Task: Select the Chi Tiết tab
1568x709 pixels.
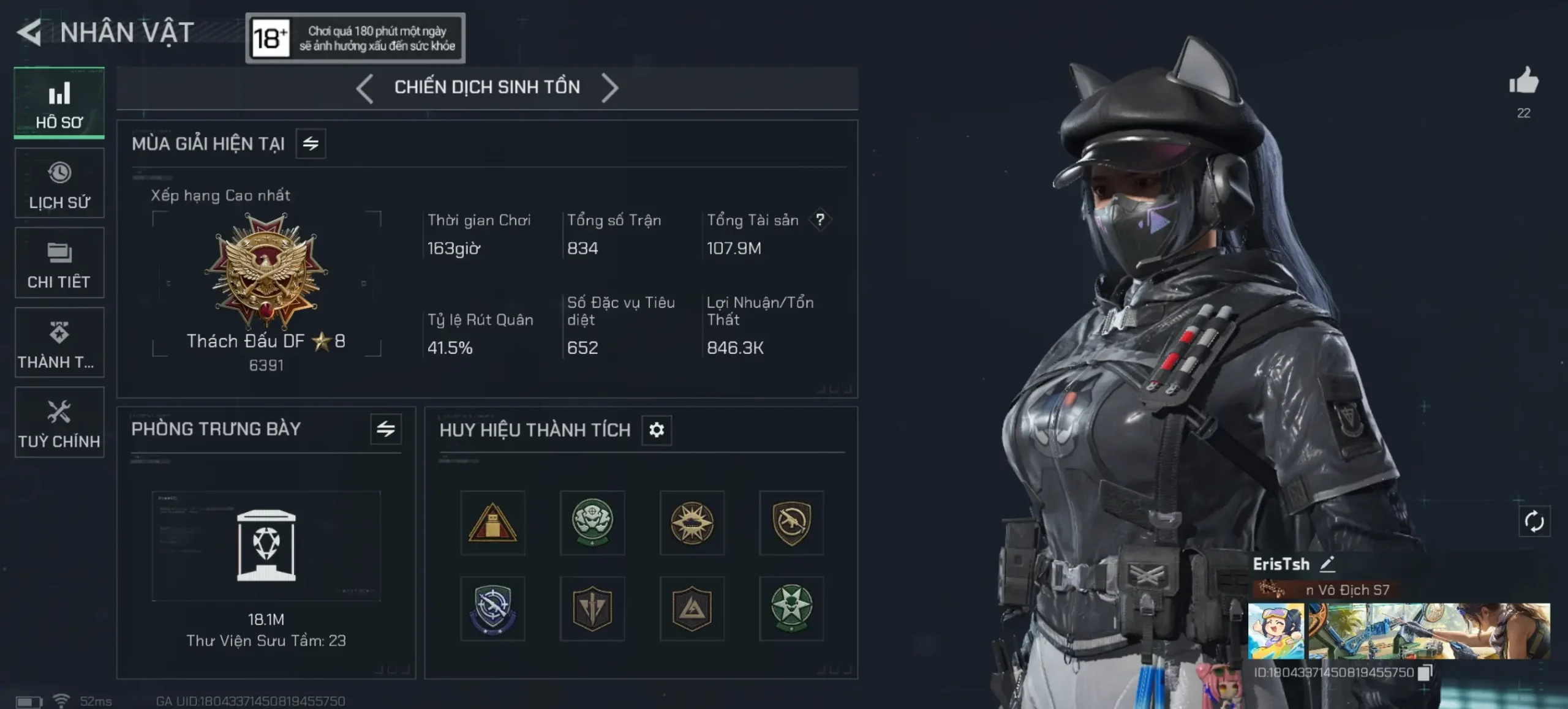Action: pos(59,263)
